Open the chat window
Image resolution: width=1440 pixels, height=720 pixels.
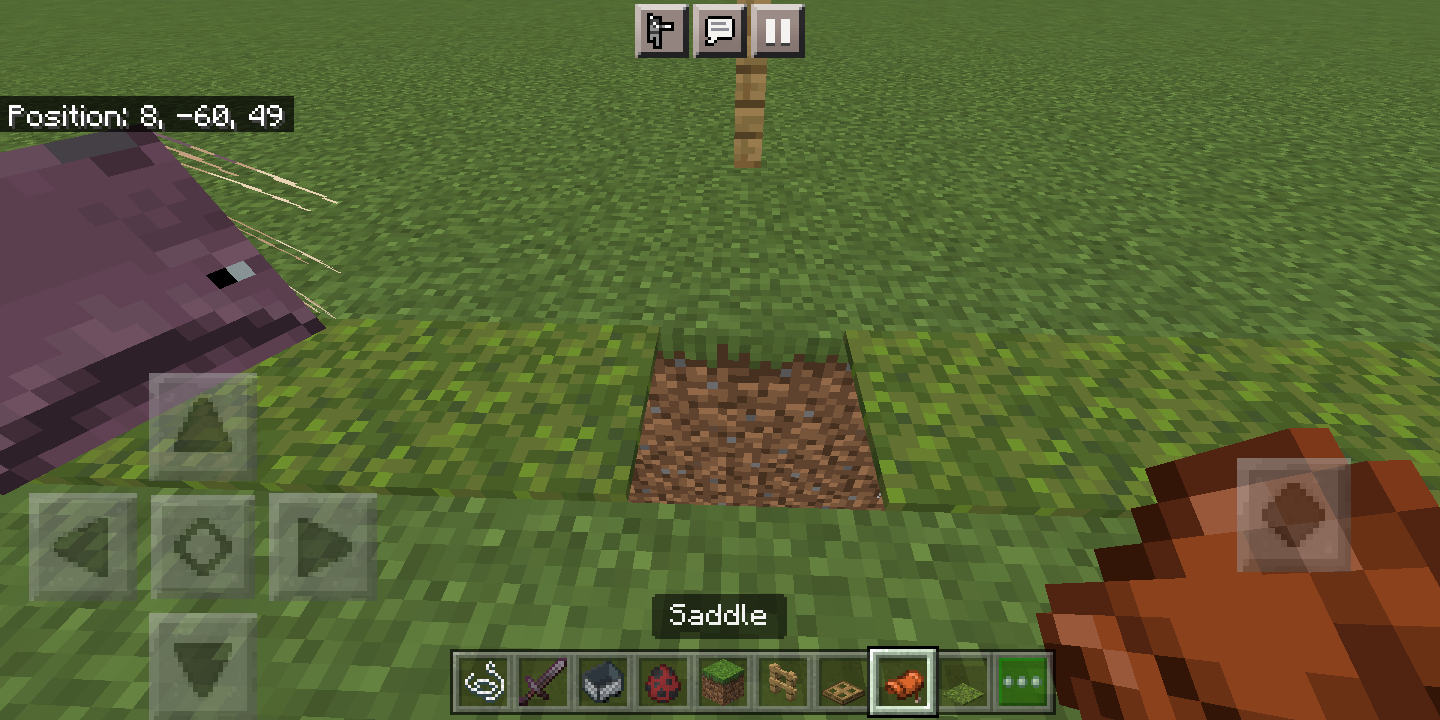click(721, 31)
